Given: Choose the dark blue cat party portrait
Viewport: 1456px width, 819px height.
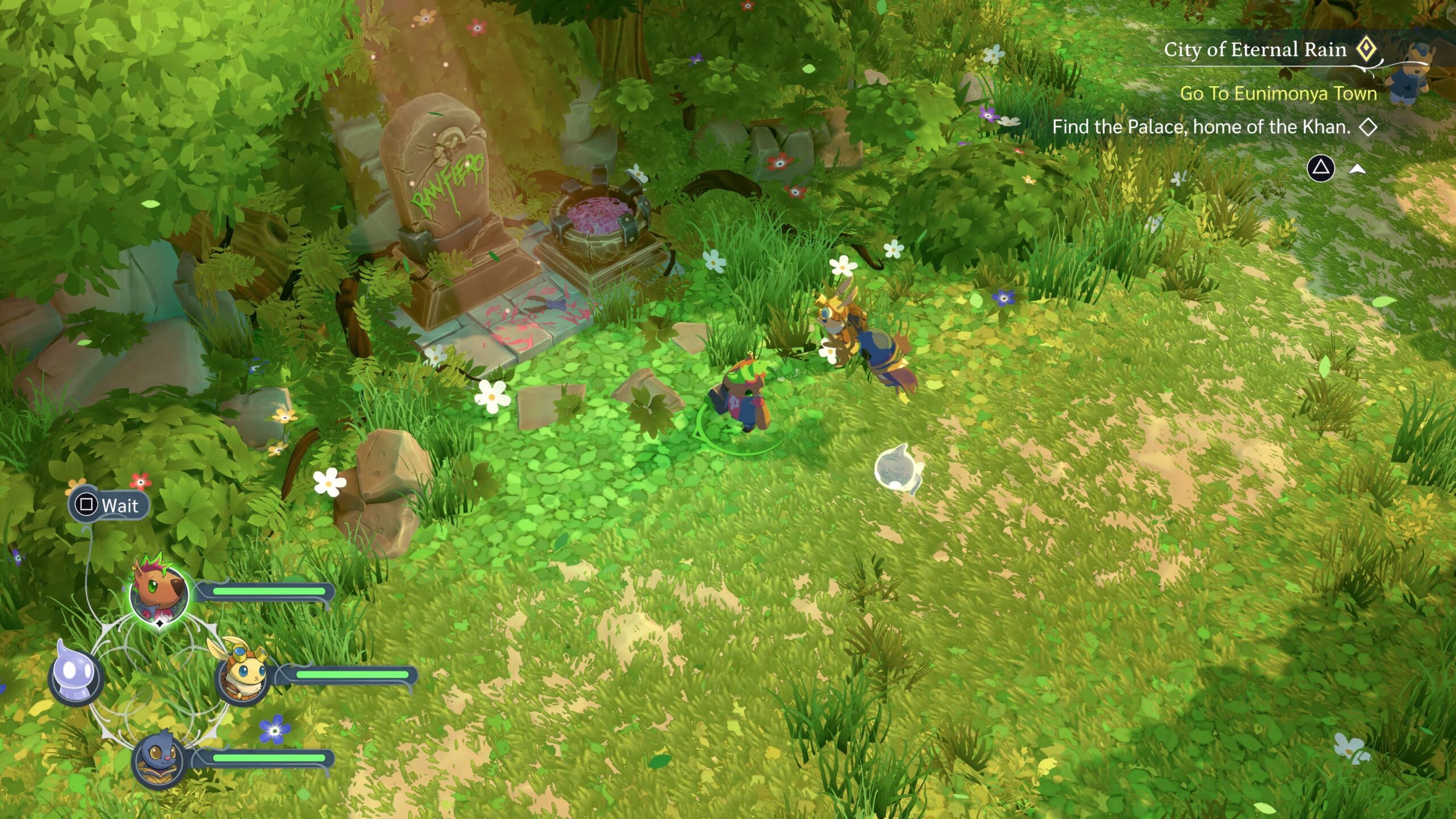Looking at the screenshot, I should coord(159,759).
